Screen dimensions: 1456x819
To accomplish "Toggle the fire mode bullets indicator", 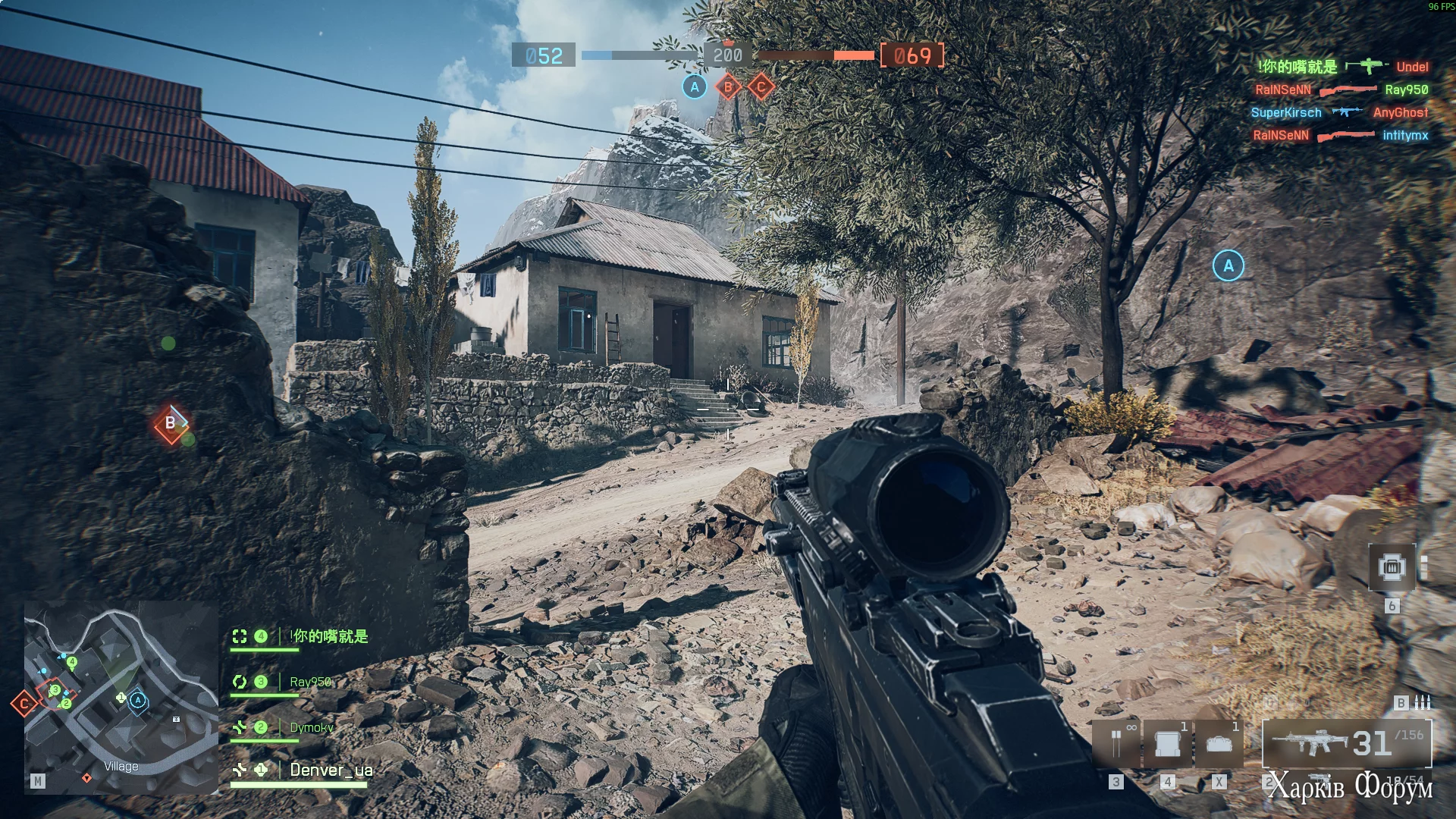I will (1423, 702).
